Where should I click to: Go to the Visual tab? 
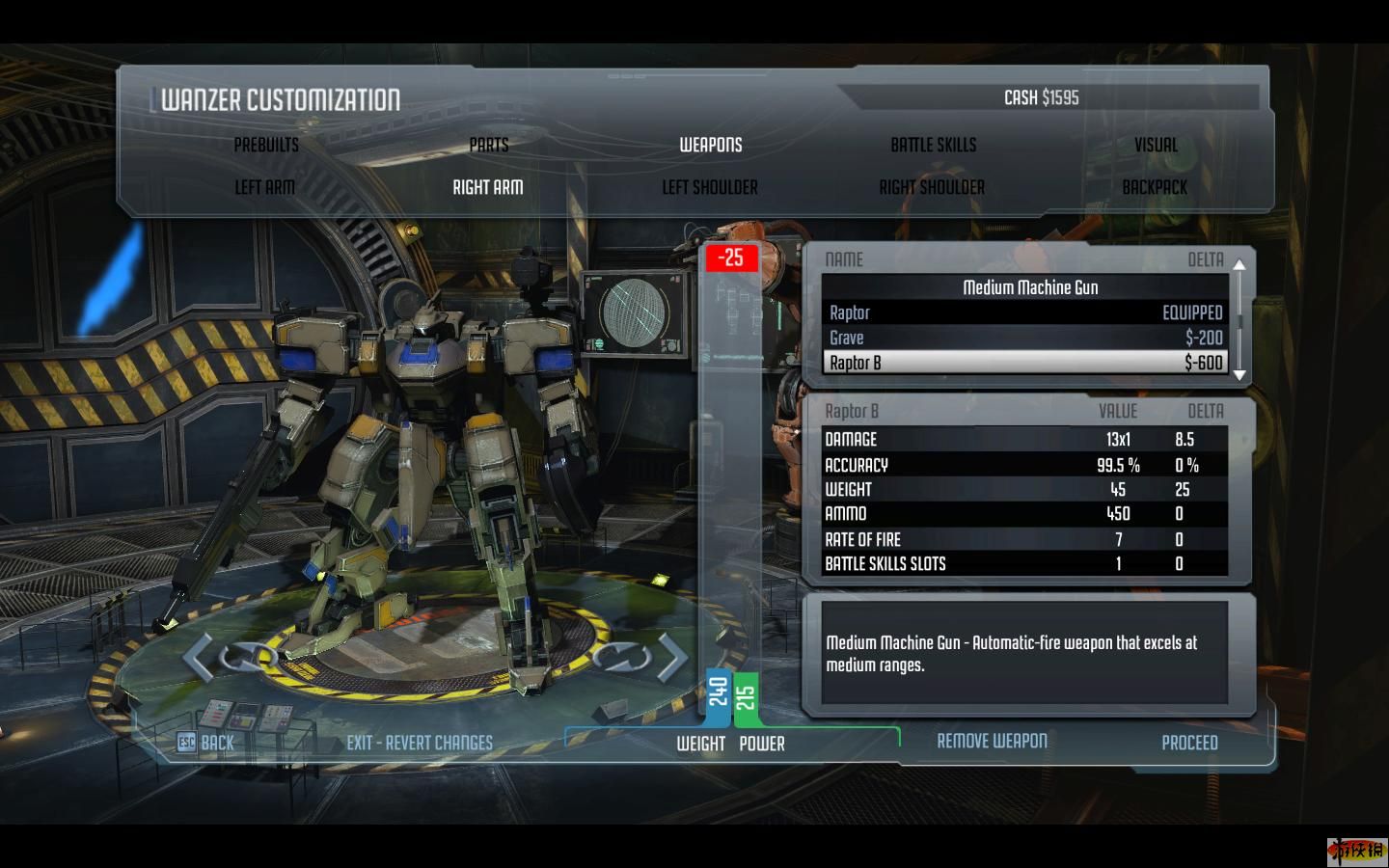pos(1156,145)
